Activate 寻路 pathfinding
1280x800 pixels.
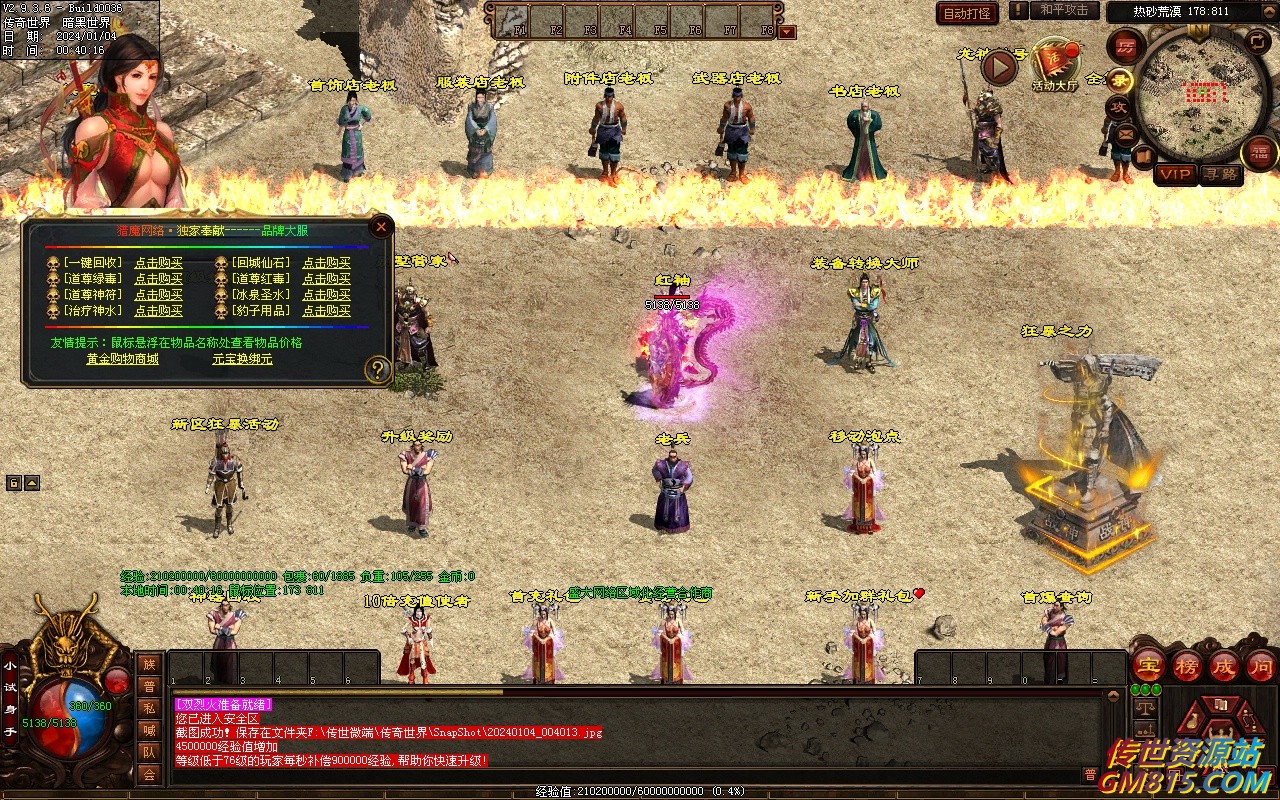(x=1222, y=174)
